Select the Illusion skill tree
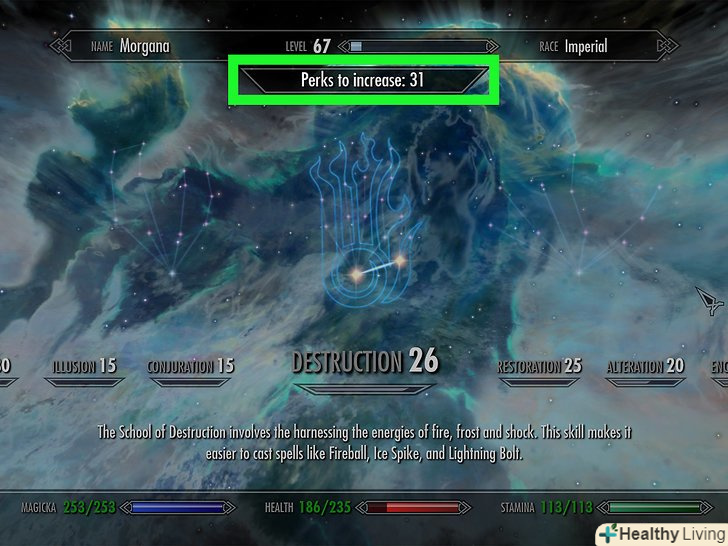The width and height of the screenshot is (728, 546). [x=81, y=367]
